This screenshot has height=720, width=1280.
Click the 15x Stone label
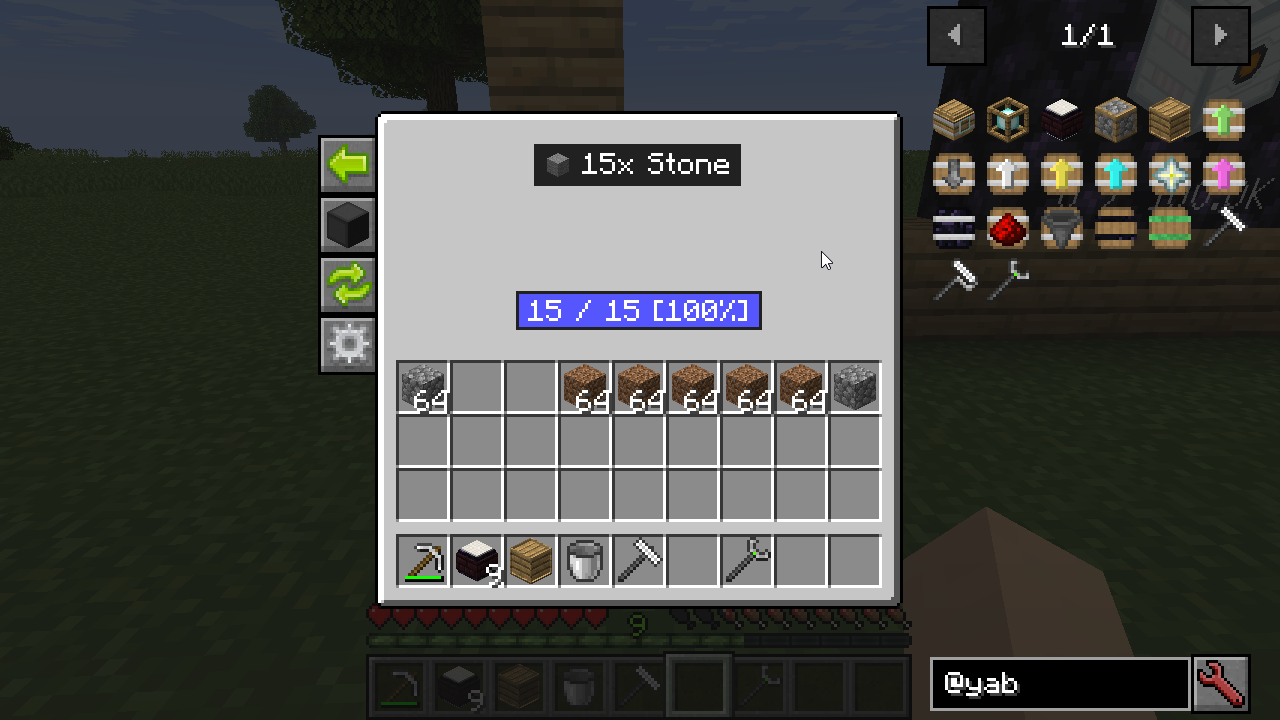click(637, 165)
